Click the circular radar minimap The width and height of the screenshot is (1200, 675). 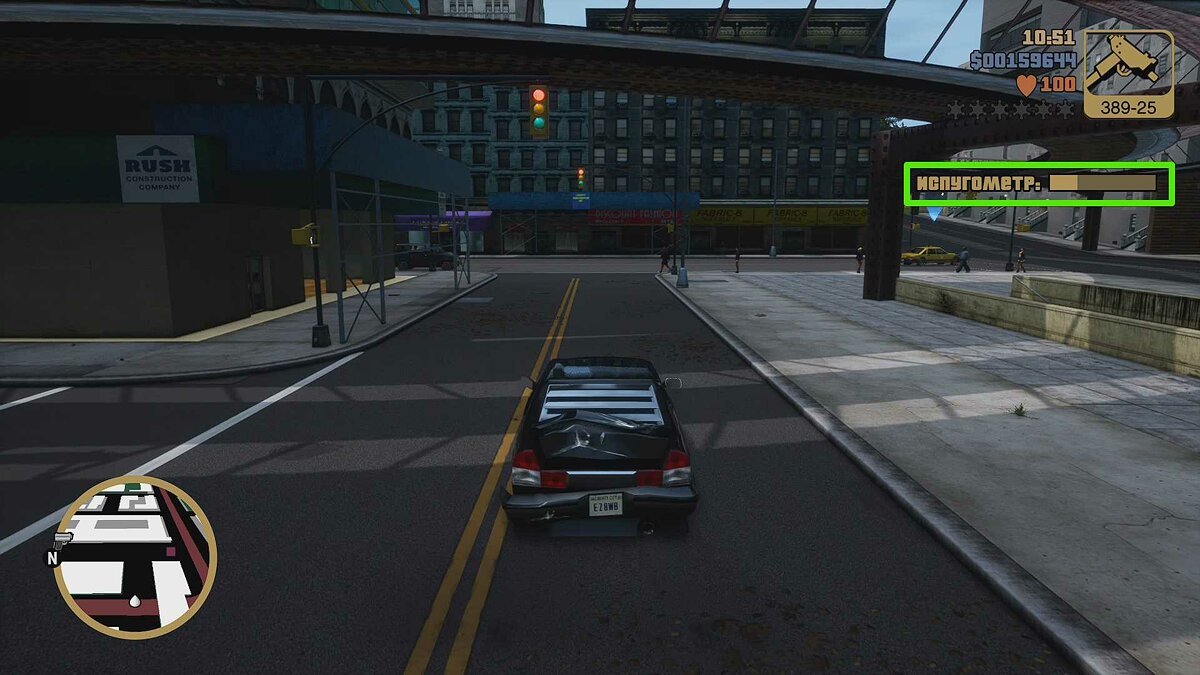pos(134,557)
